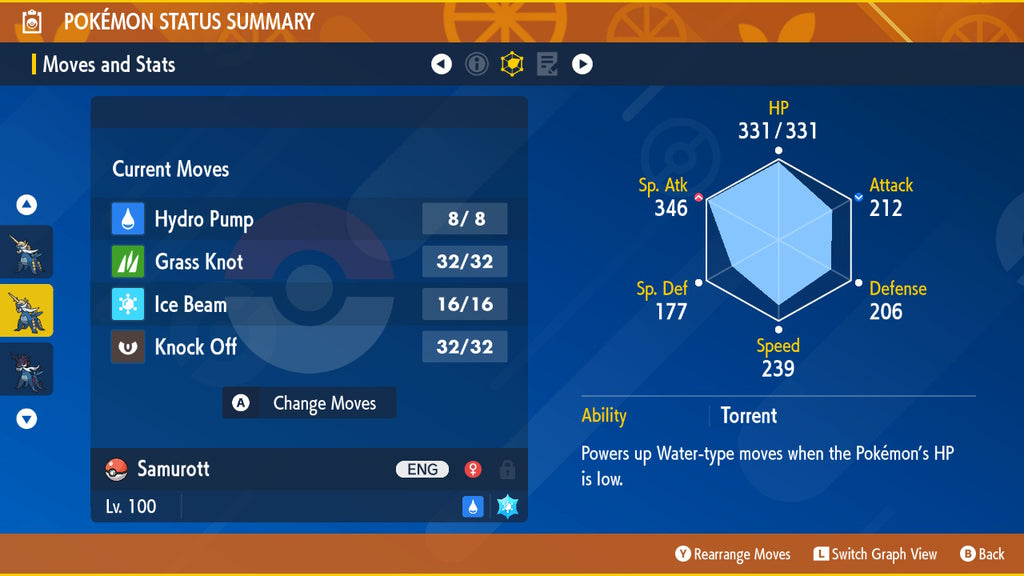Go to the previous summary page arrow
The width and height of the screenshot is (1024, 576).
point(441,65)
